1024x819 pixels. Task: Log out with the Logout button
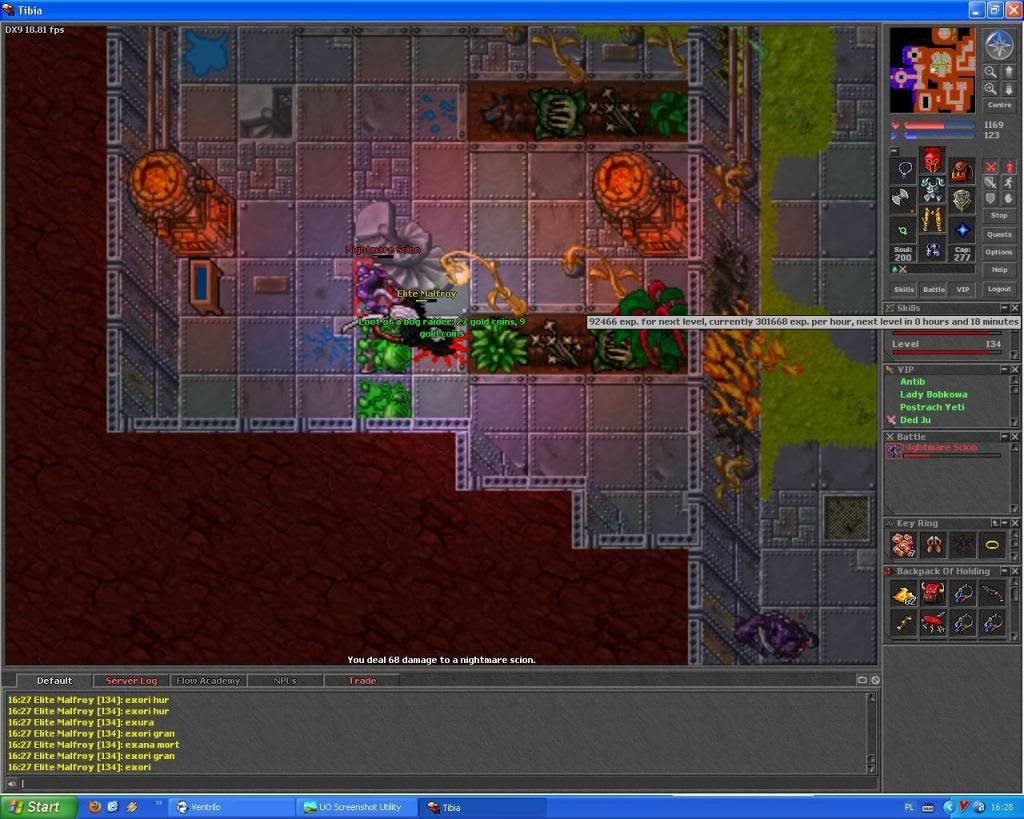tap(998, 289)
